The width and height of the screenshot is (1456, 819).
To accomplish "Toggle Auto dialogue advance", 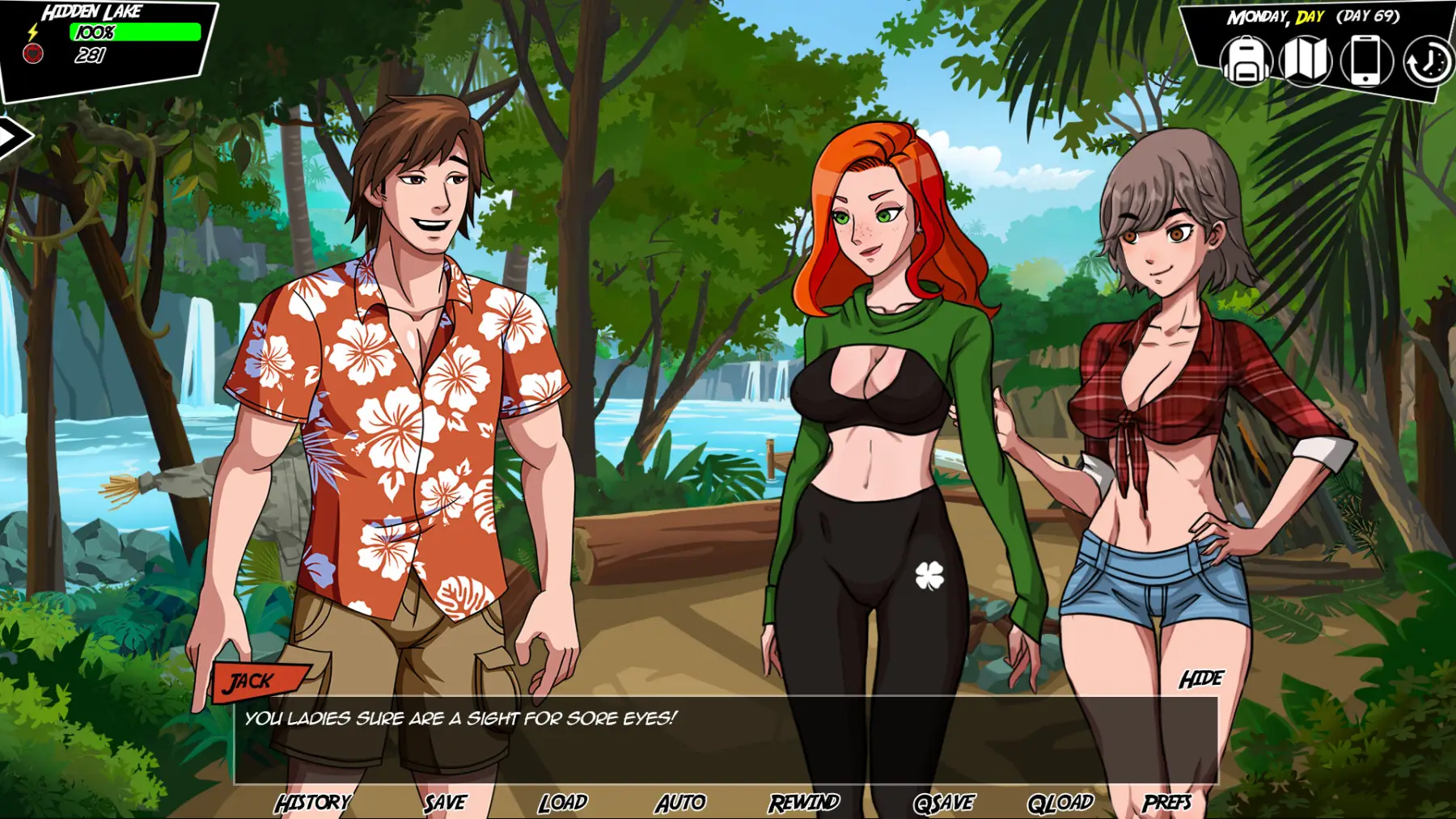I will coord(680,802).
